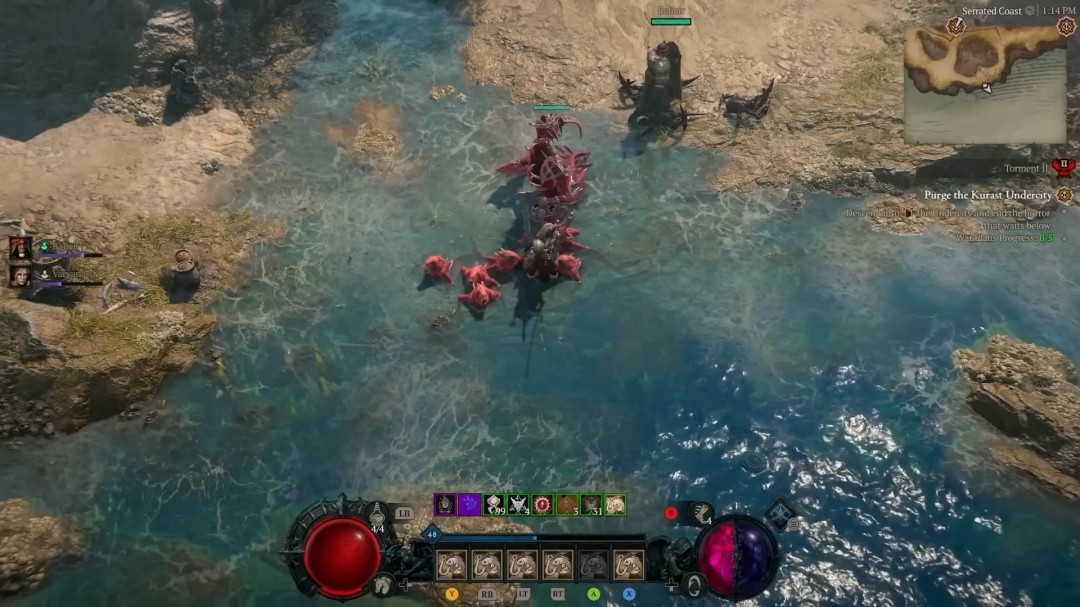Click the Varyana party portrait
The image size is (1080, 607).
pyautogui.click(x=20, y=275)
